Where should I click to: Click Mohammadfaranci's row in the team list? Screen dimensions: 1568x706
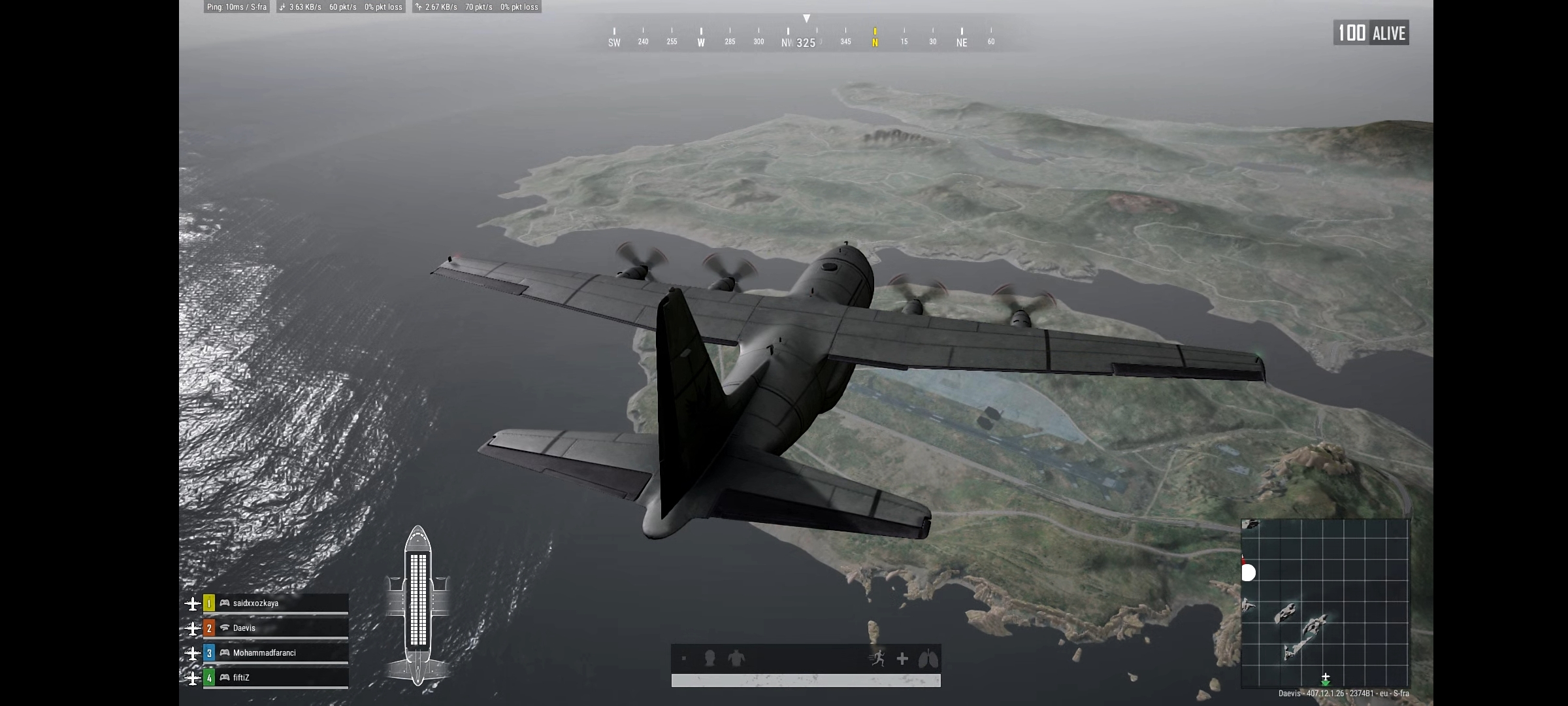274,653
